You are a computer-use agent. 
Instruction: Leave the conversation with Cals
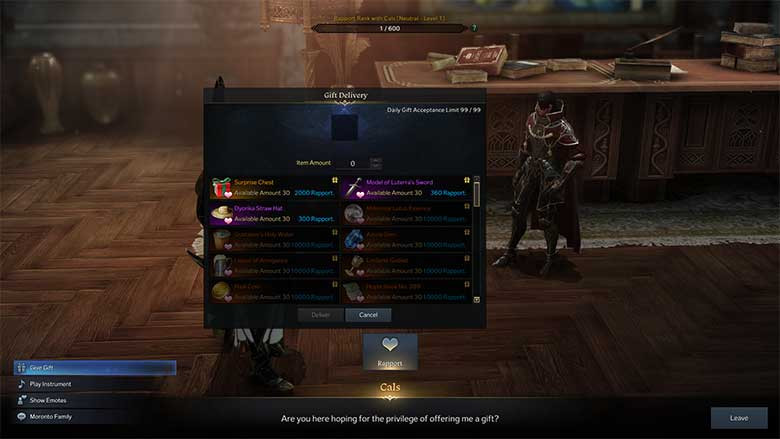(x=738, y=418)
